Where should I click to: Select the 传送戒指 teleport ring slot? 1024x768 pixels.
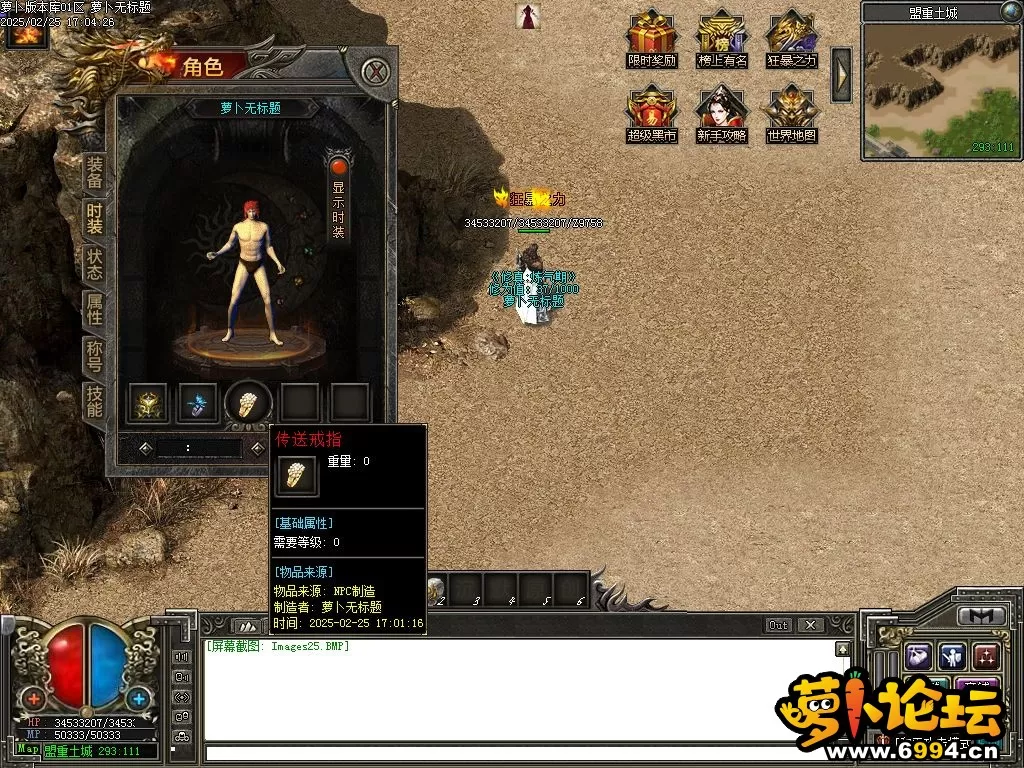pos(248,402)
